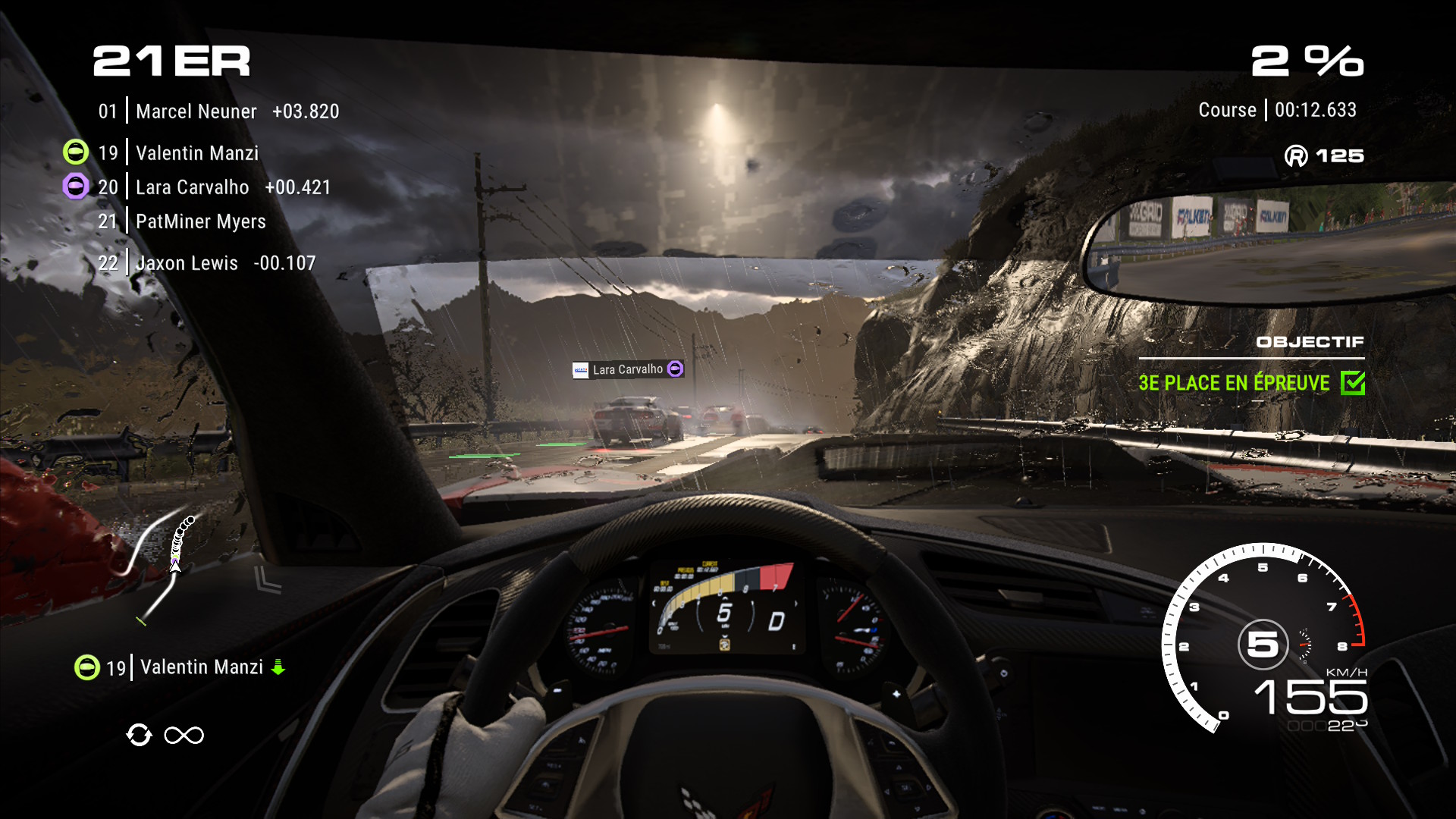Click the 3E PLACE EN ÉPREUVE objective checkbox
1456x819 pixels.
[x=1352, y=383]
